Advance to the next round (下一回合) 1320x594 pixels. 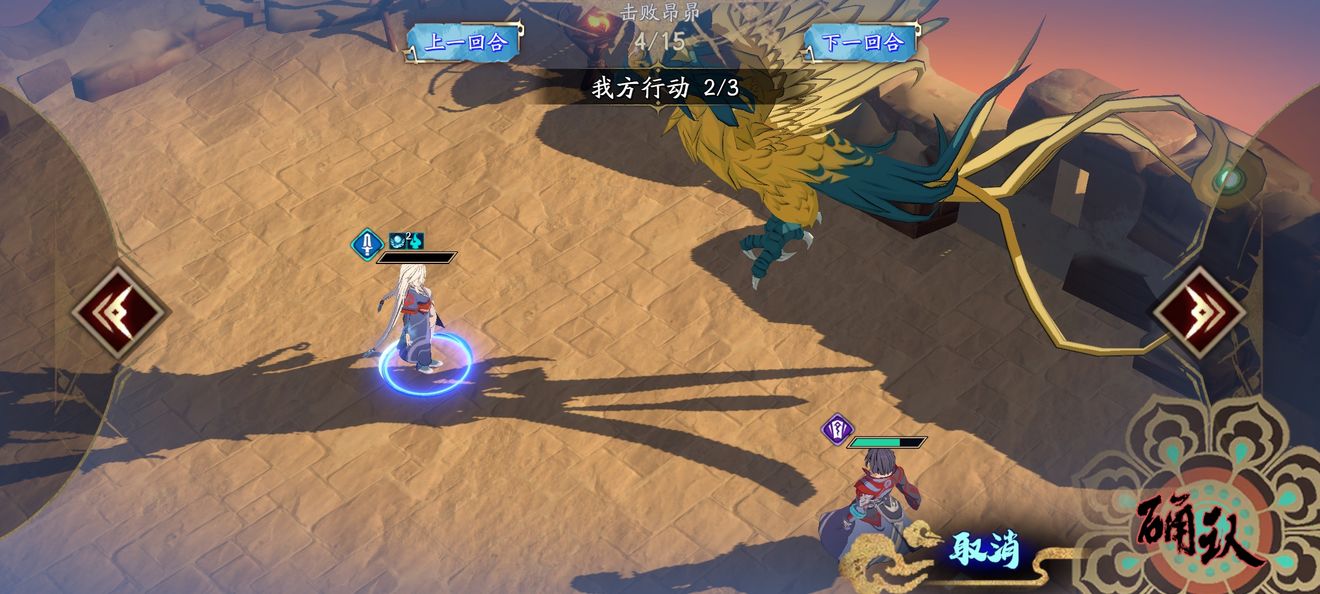862,42
